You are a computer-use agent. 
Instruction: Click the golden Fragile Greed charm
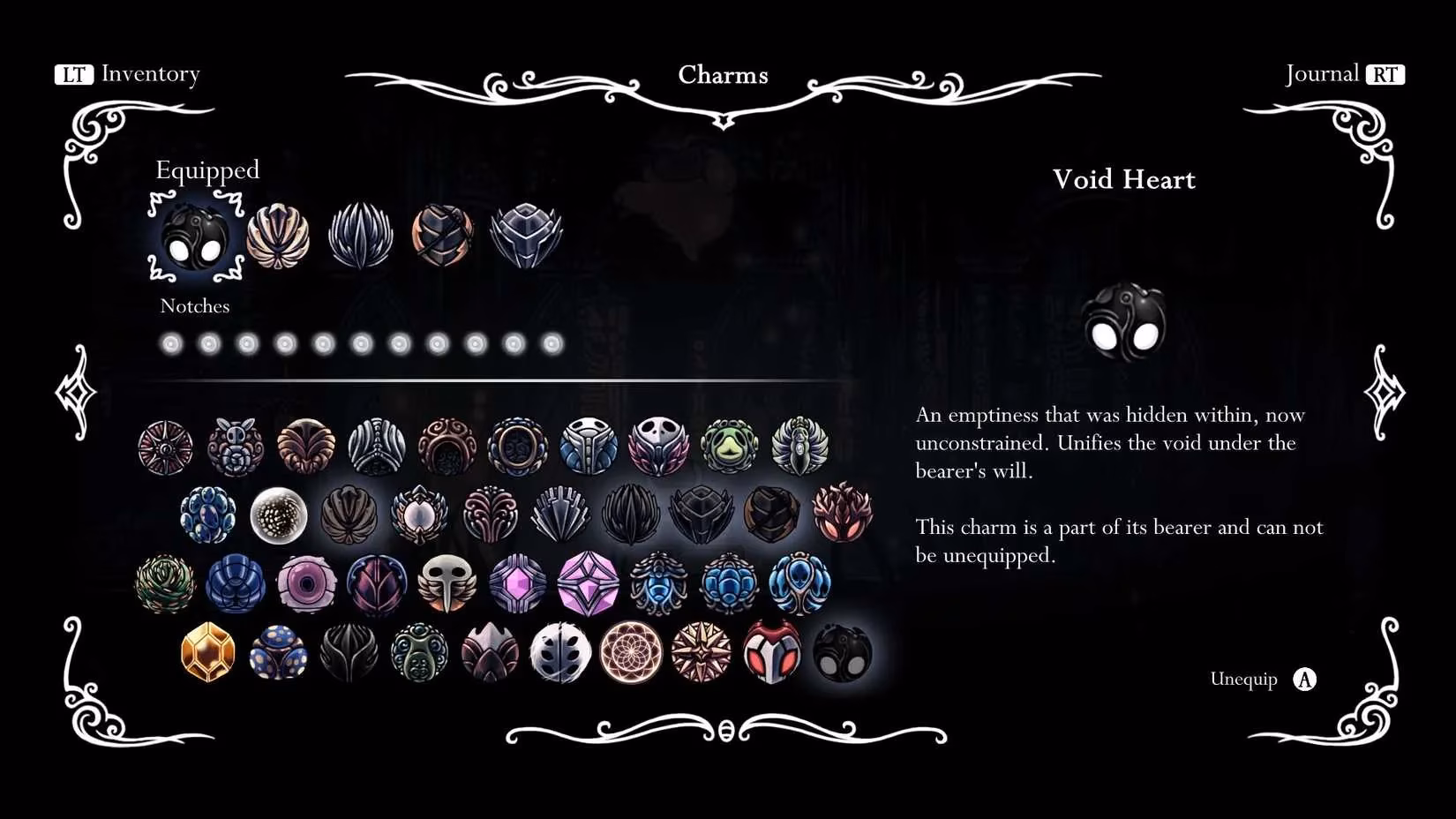click(205, 654)
